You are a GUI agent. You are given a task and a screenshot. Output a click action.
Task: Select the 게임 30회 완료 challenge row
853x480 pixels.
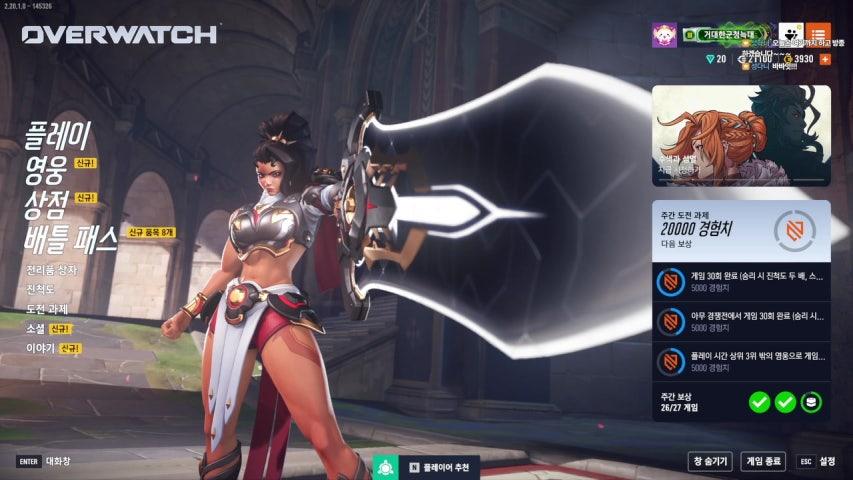pos(740,283)
